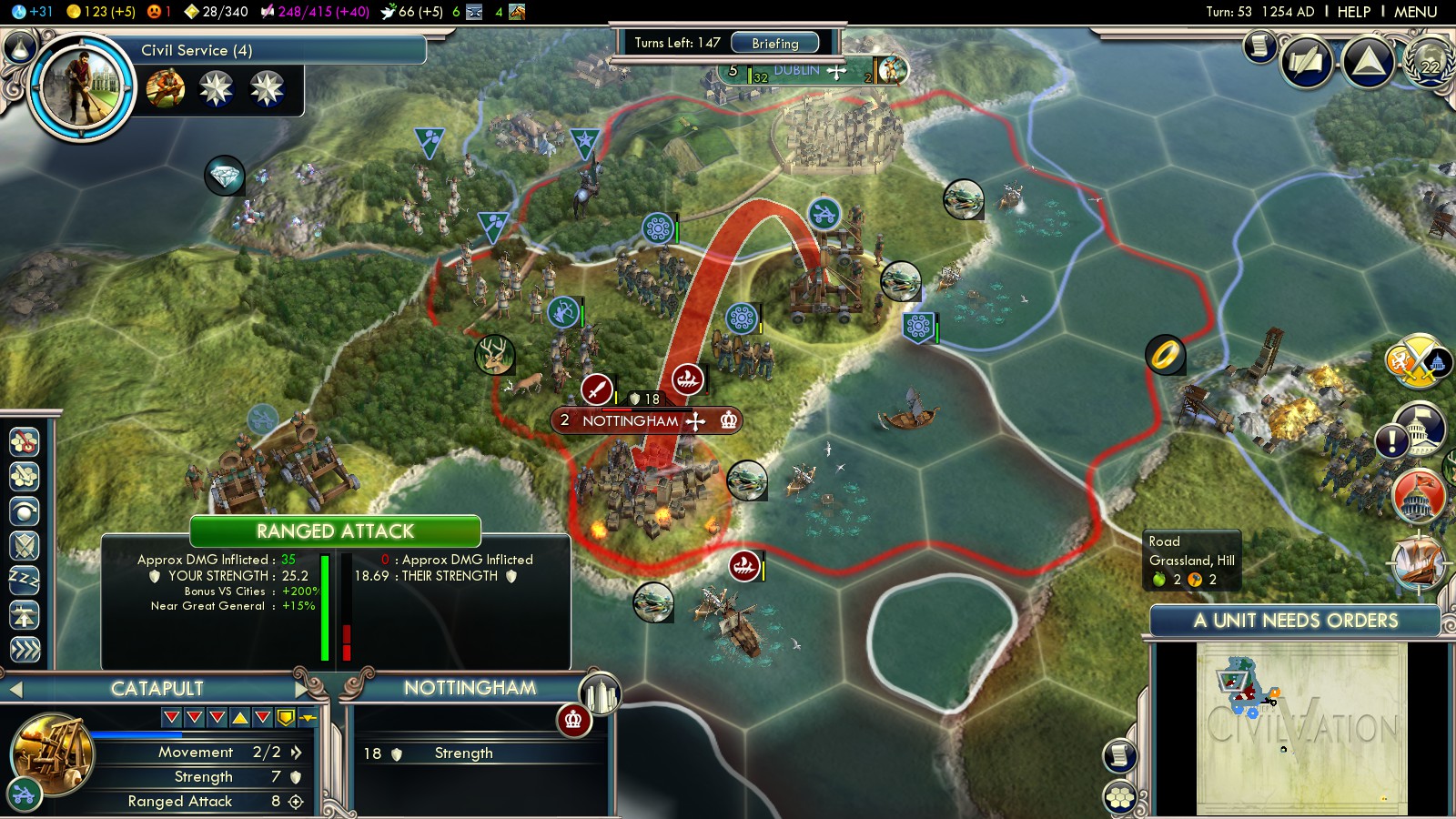The height and width of the screenshot is (819, 1456).
Task: Click the minimap
Action: point(1301,728)
